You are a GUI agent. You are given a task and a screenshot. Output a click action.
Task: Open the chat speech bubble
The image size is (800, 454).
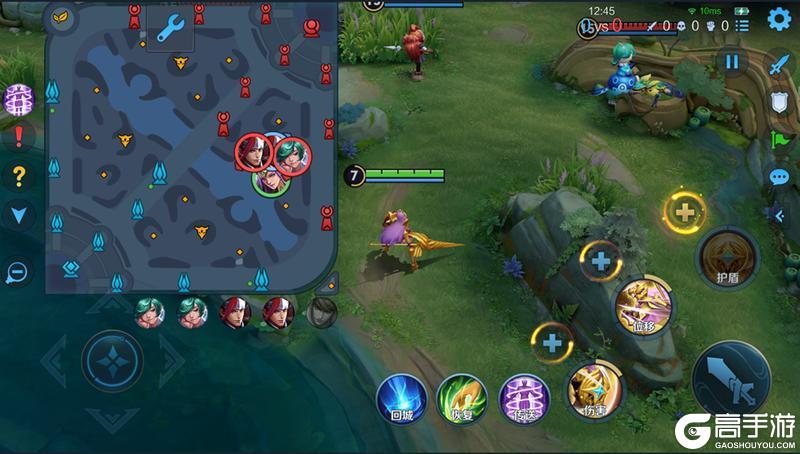click(x=779, y=178)
